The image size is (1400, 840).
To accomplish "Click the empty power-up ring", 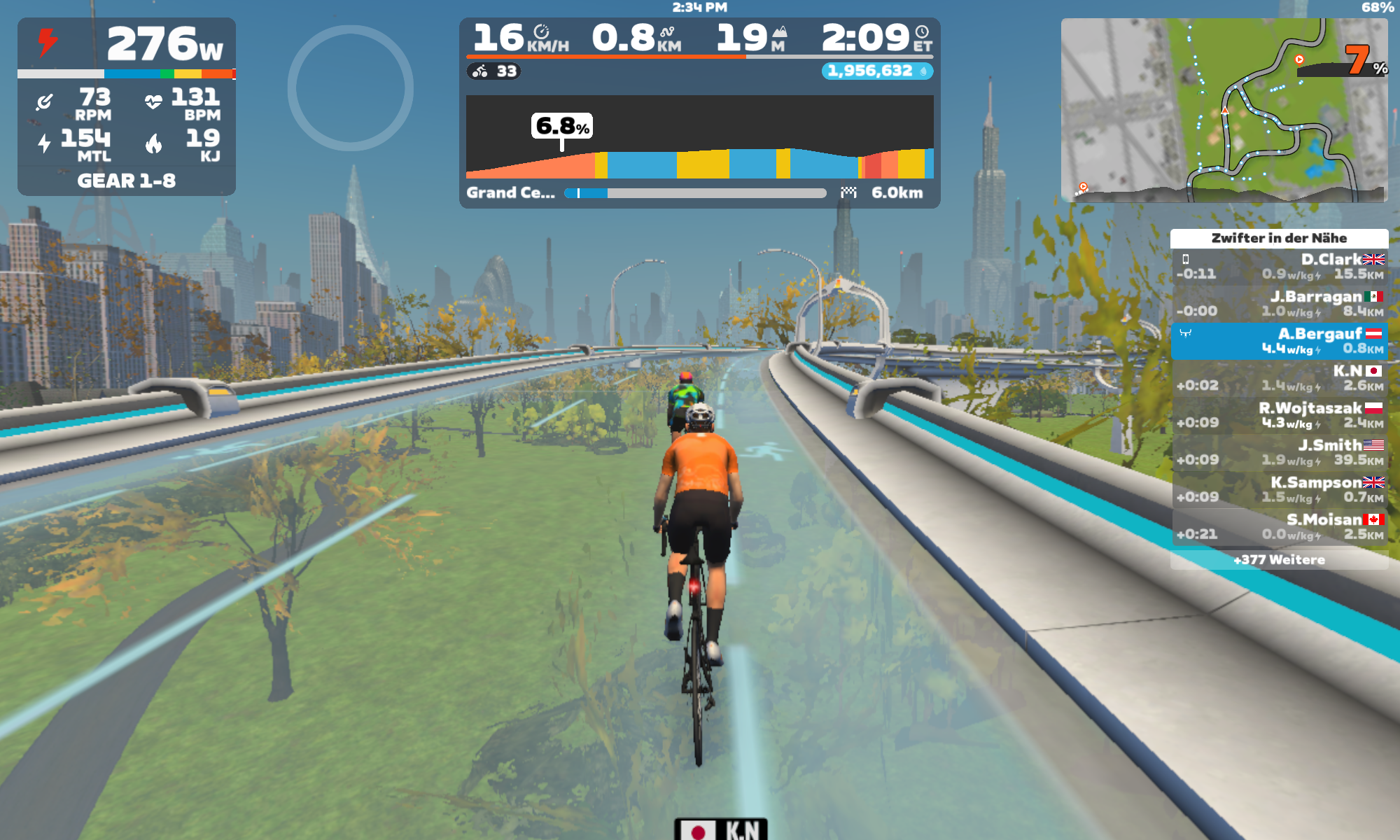I will pos(350,88).
